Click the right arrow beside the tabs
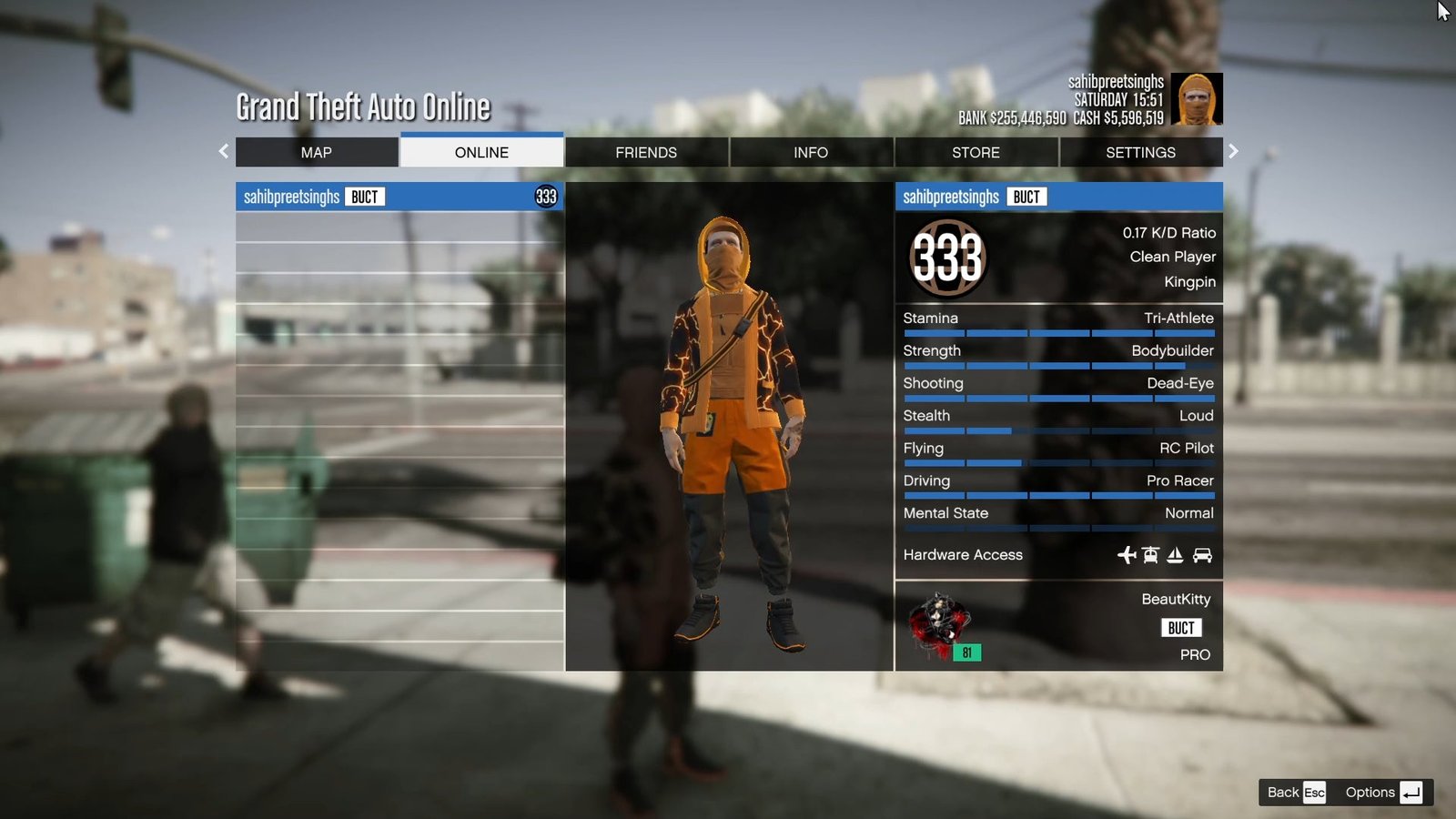Image resolution: width=1456 pixels, height=819 pixels. (1233, 151)
